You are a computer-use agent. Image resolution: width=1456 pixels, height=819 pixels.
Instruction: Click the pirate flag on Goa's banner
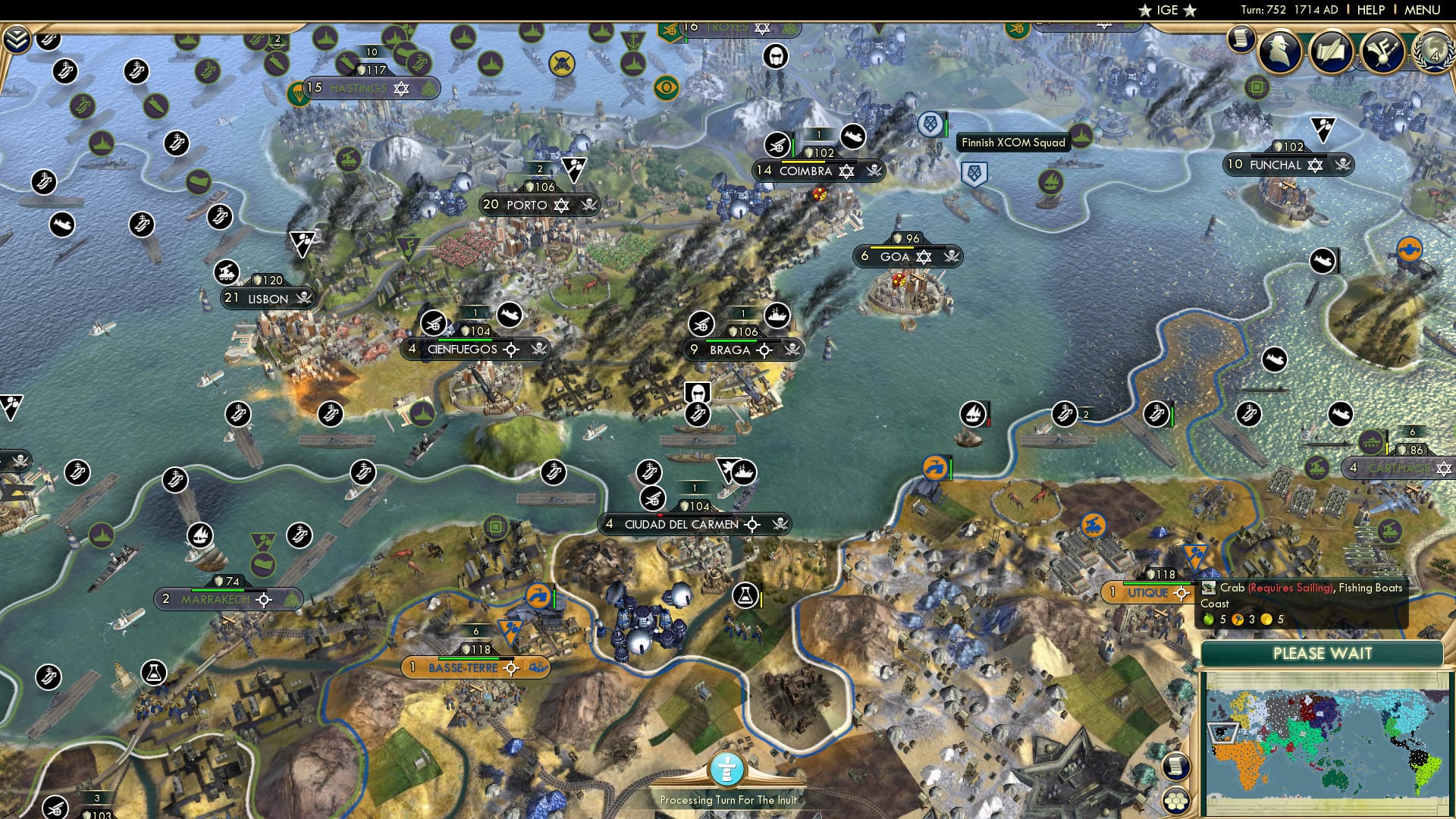(952, 258)
